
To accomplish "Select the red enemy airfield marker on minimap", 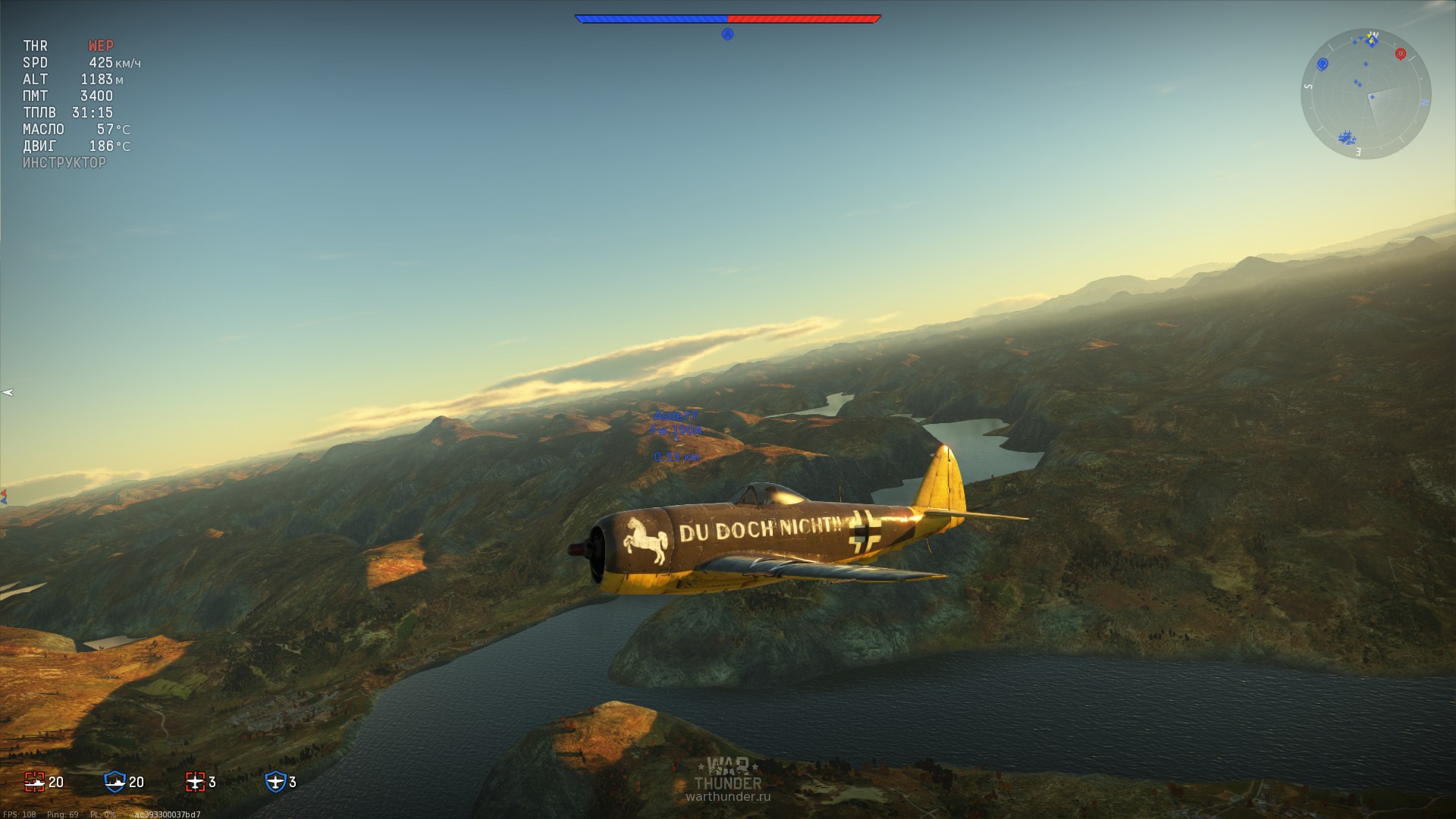I will click(x=1401, y=54).
